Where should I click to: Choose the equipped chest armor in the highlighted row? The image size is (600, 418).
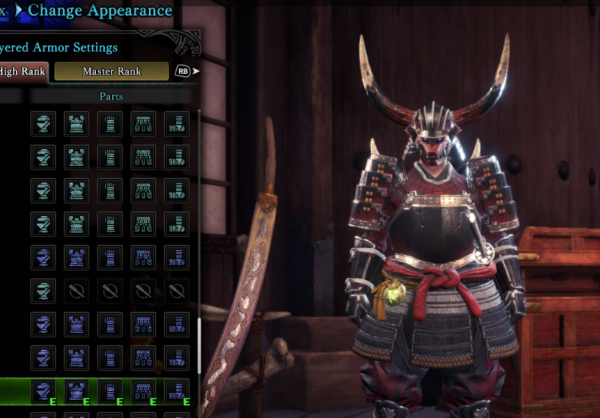pyautogui.click(x=77, y=391)
